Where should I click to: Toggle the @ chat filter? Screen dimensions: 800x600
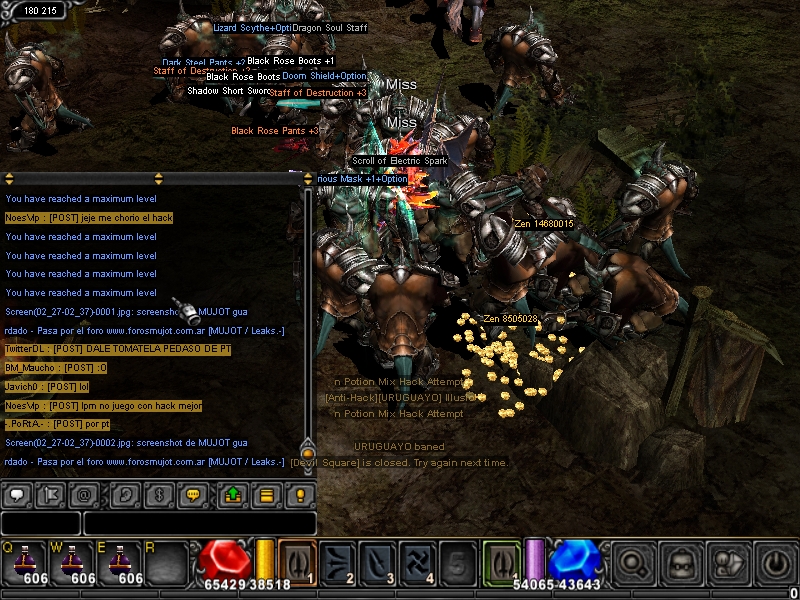tap(85, 495)
